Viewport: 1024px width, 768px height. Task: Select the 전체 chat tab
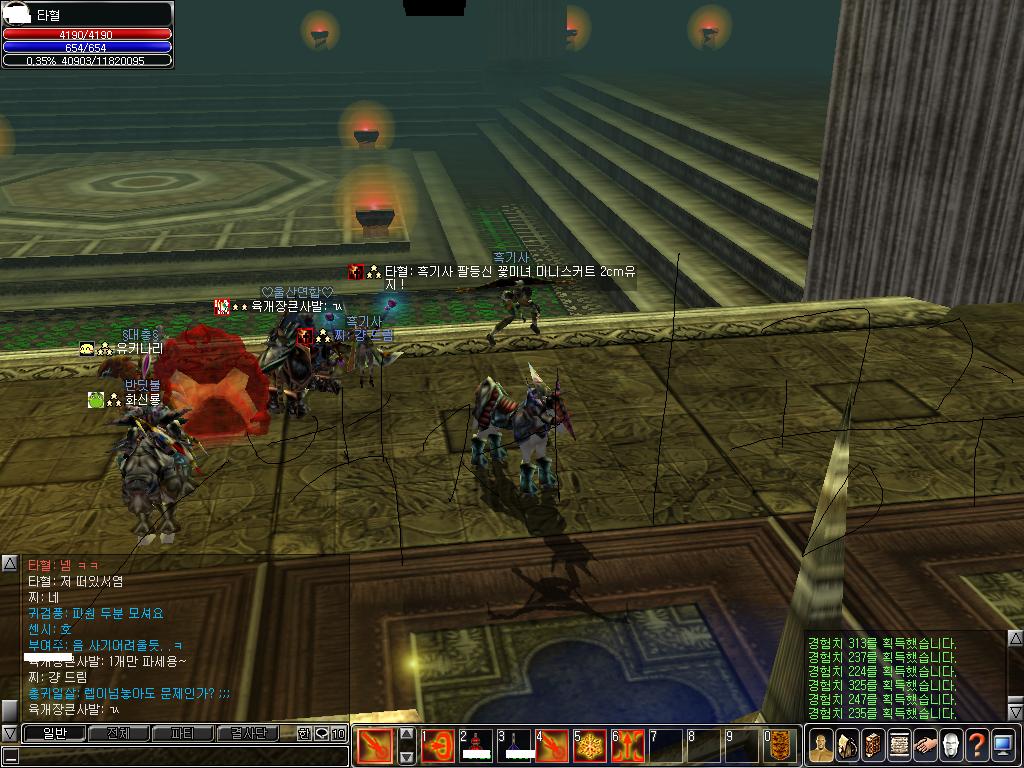[118, 734]
